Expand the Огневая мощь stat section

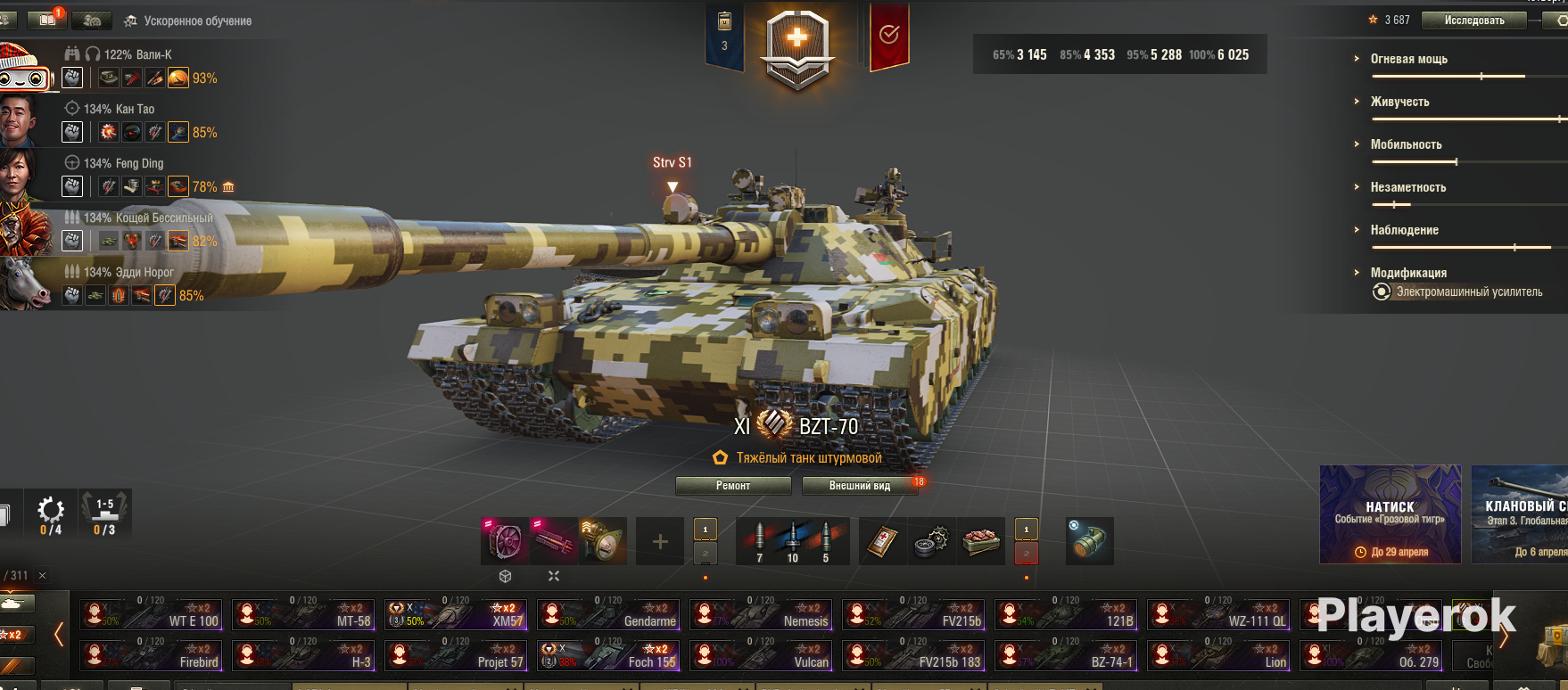click(1408, 59)
